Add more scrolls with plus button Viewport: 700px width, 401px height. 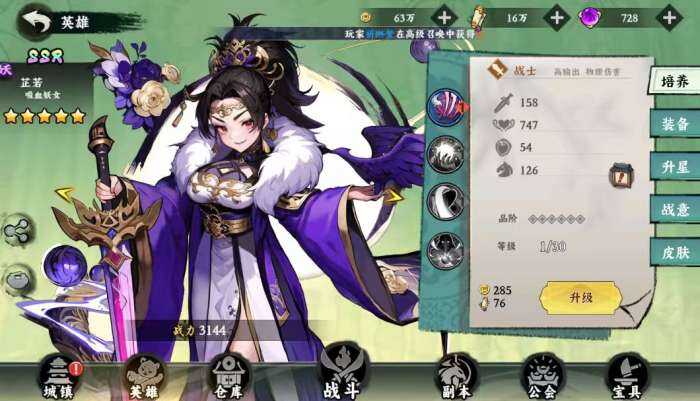(x=557, y=17)
